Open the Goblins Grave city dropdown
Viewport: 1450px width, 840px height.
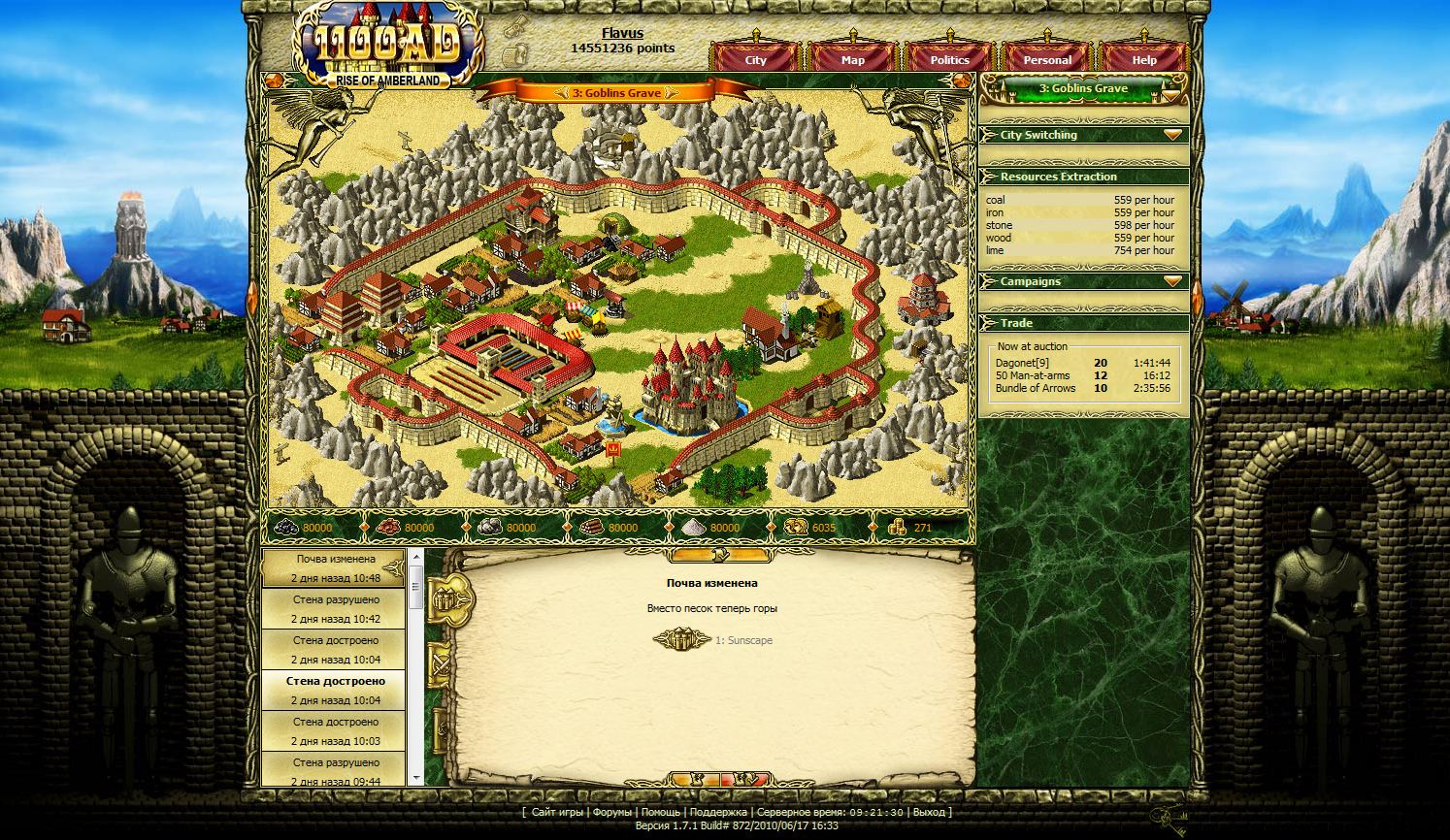1172,94
